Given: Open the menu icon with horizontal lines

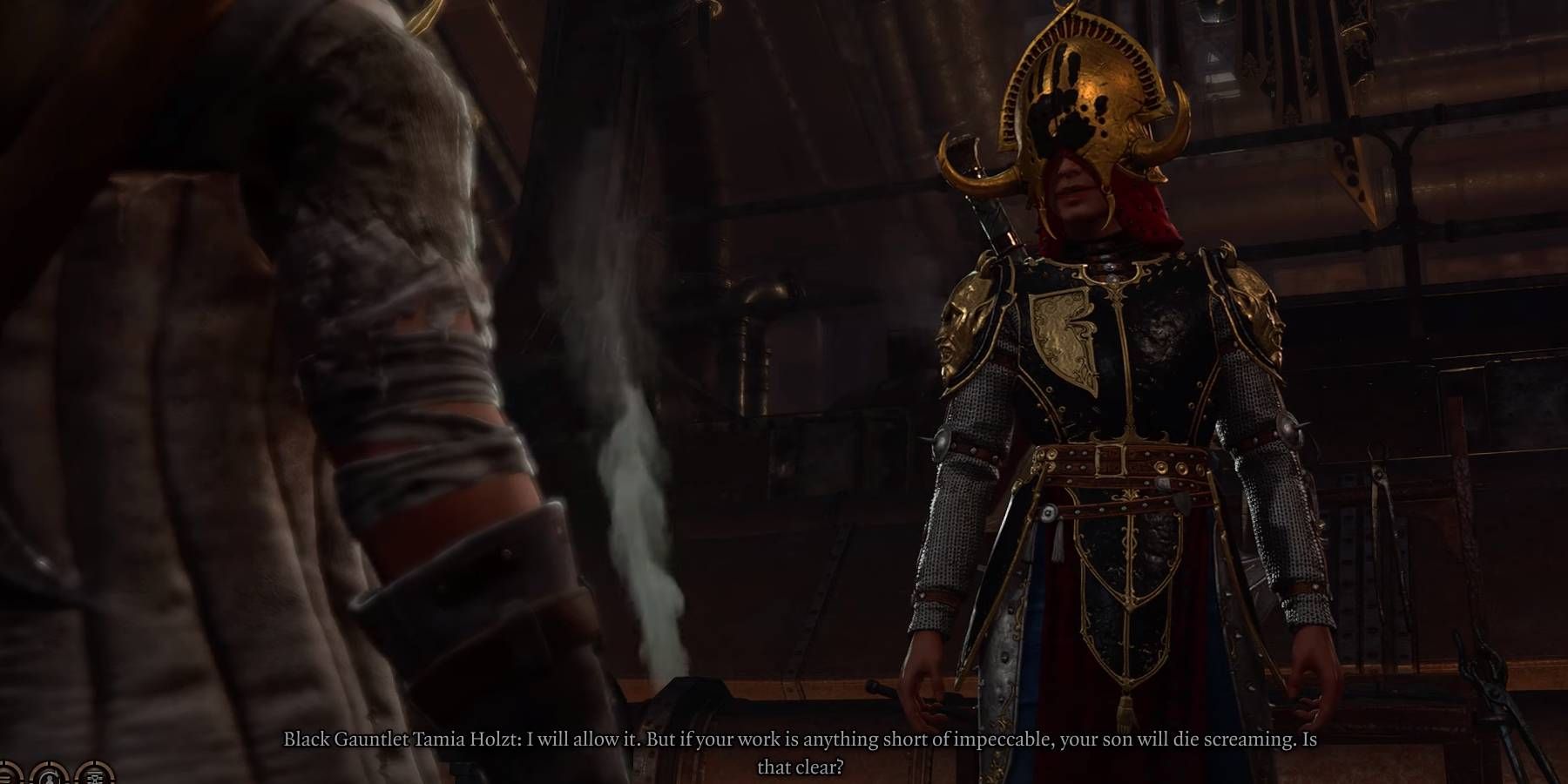Looking at the screenshot, I should tap(5, 778).
